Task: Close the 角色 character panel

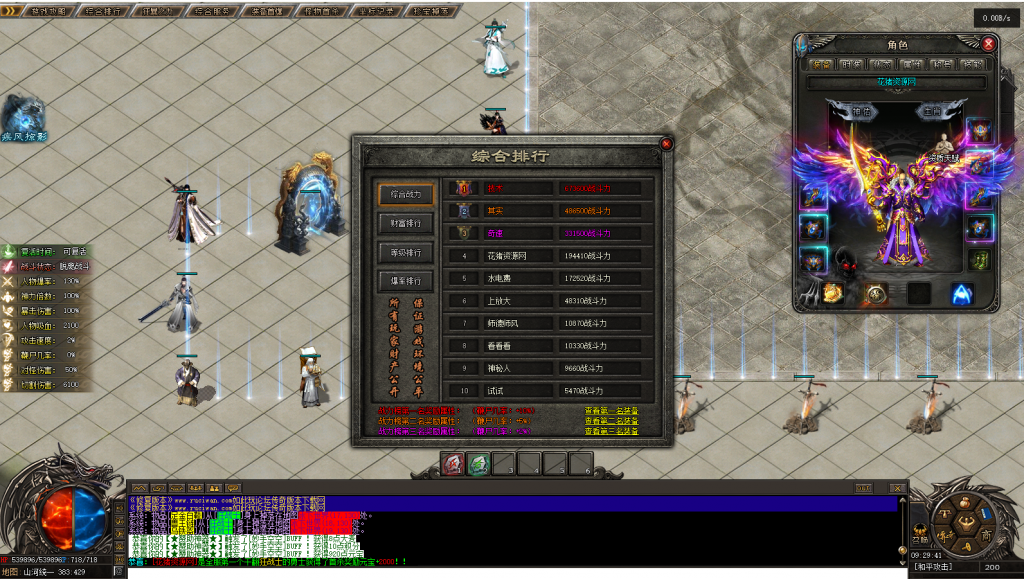Action: pos(989,44)
